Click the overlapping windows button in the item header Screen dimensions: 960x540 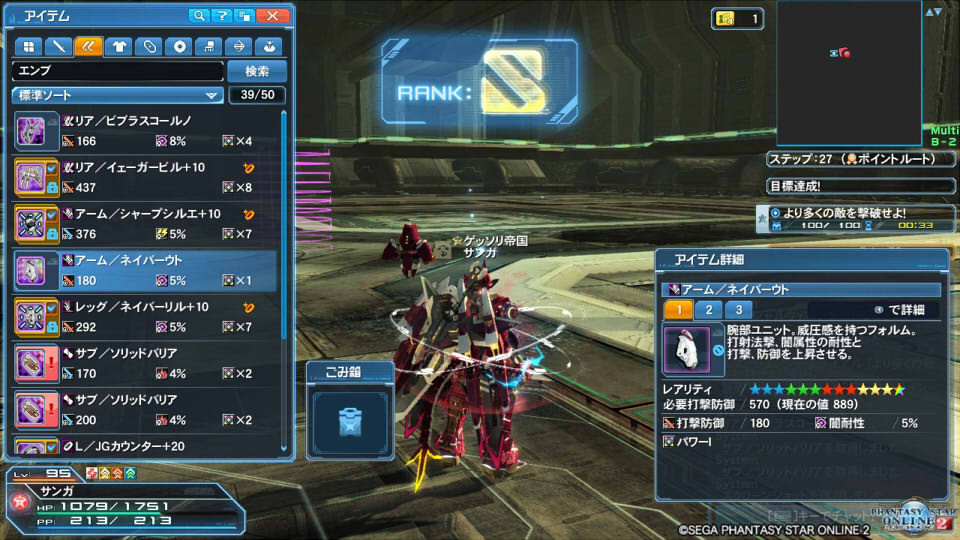[x=244, y=16]
